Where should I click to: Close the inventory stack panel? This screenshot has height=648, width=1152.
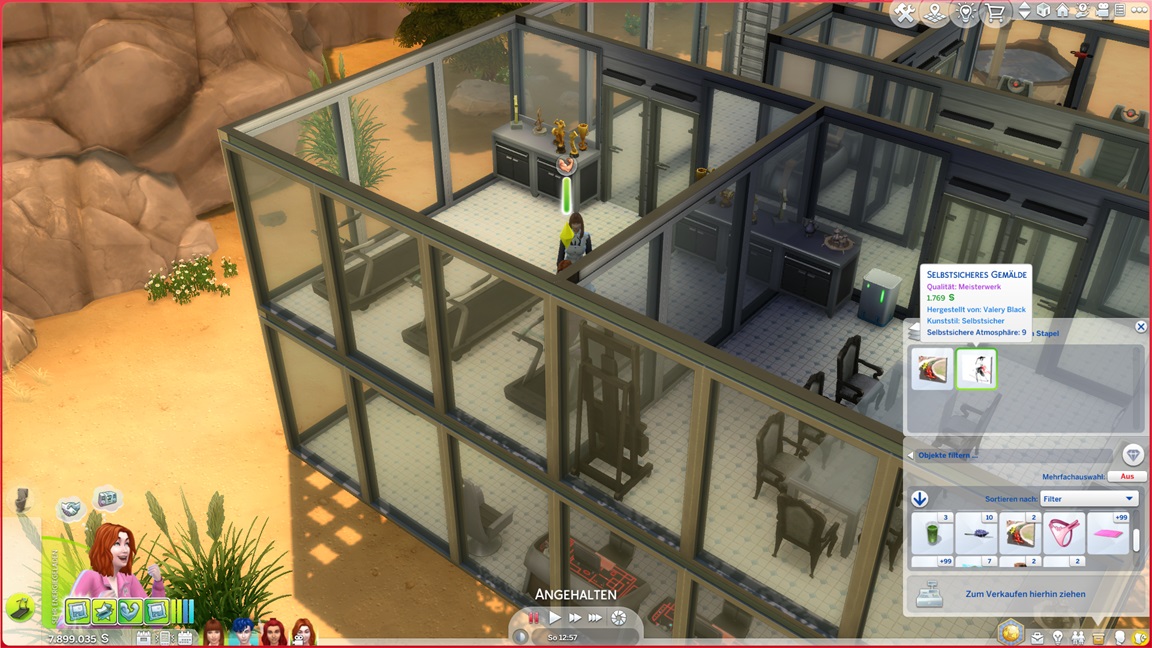coord(1140,327)
